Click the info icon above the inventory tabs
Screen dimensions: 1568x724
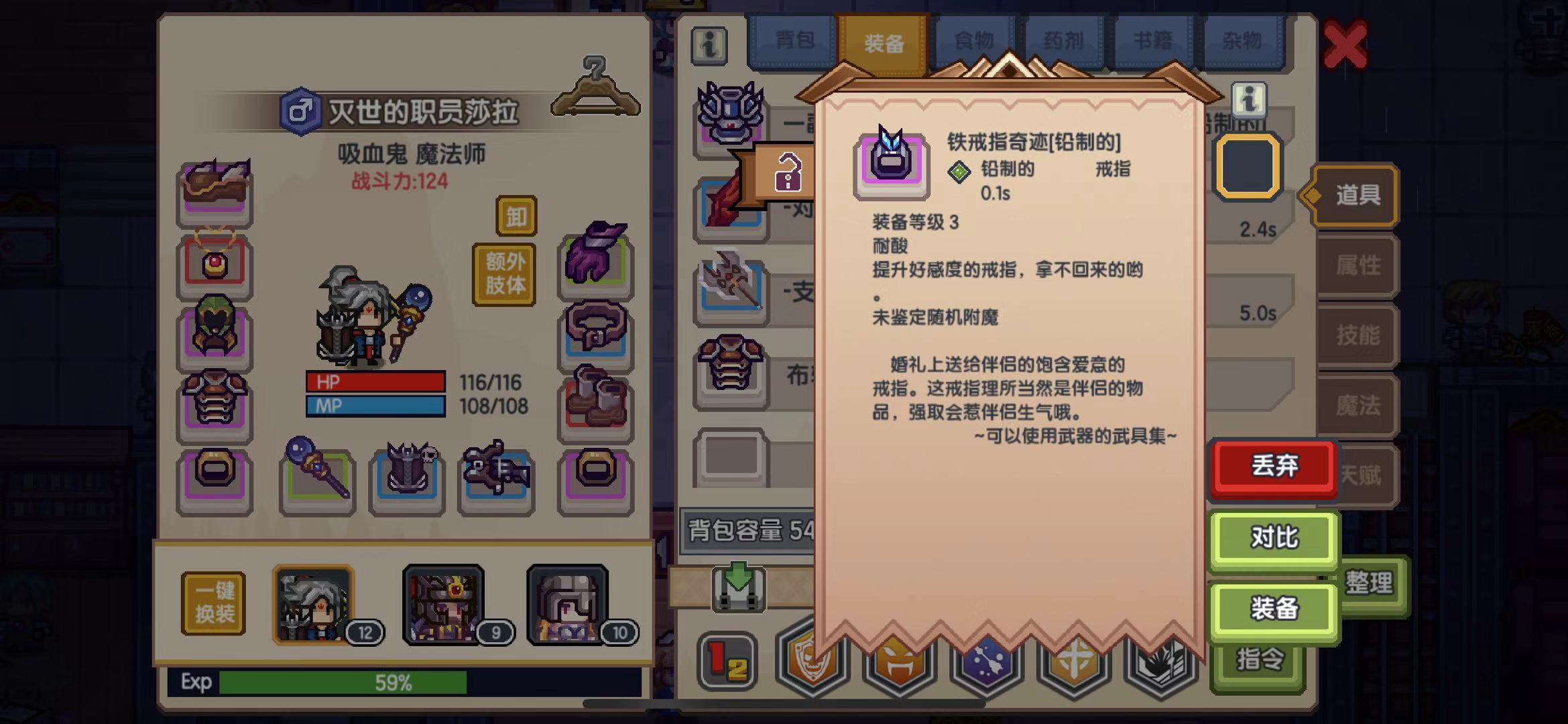pyautogui.click(x=709, y=46)
